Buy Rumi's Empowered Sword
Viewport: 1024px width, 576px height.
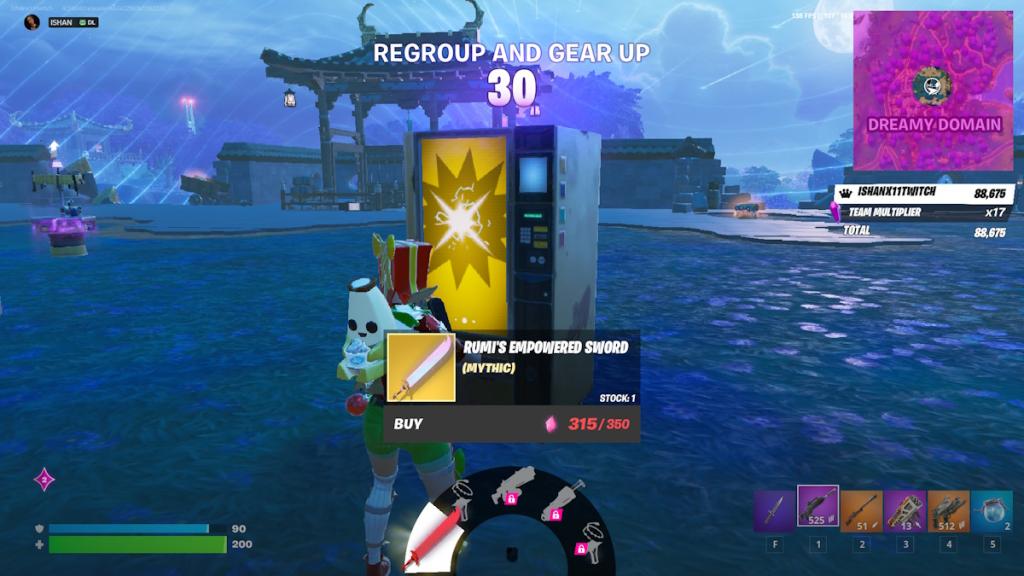pos(510,424)
